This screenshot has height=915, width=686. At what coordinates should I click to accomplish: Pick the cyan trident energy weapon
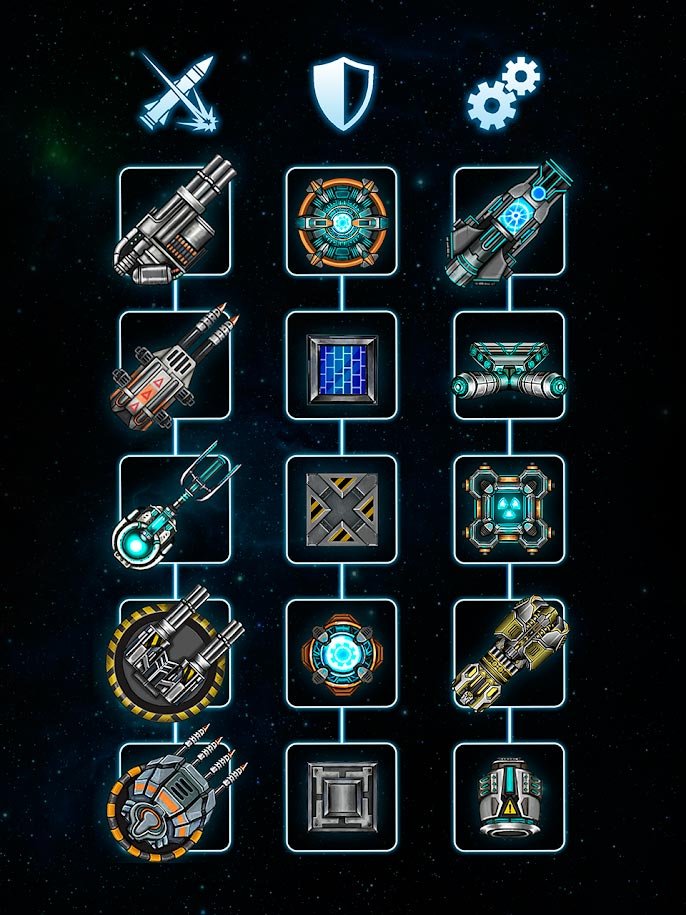(x=175, y=509)
